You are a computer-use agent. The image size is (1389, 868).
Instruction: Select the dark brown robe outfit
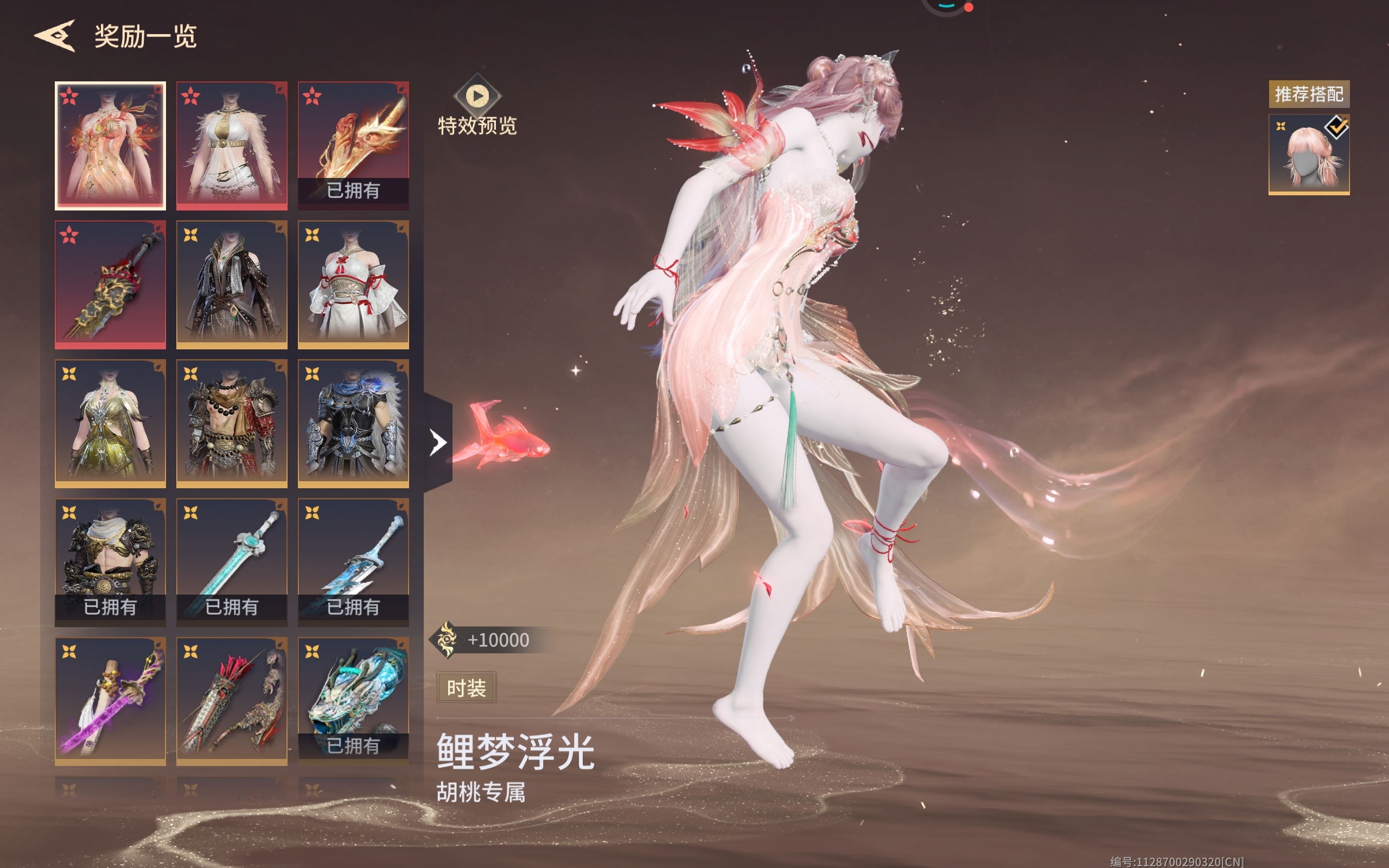point(232,285)
